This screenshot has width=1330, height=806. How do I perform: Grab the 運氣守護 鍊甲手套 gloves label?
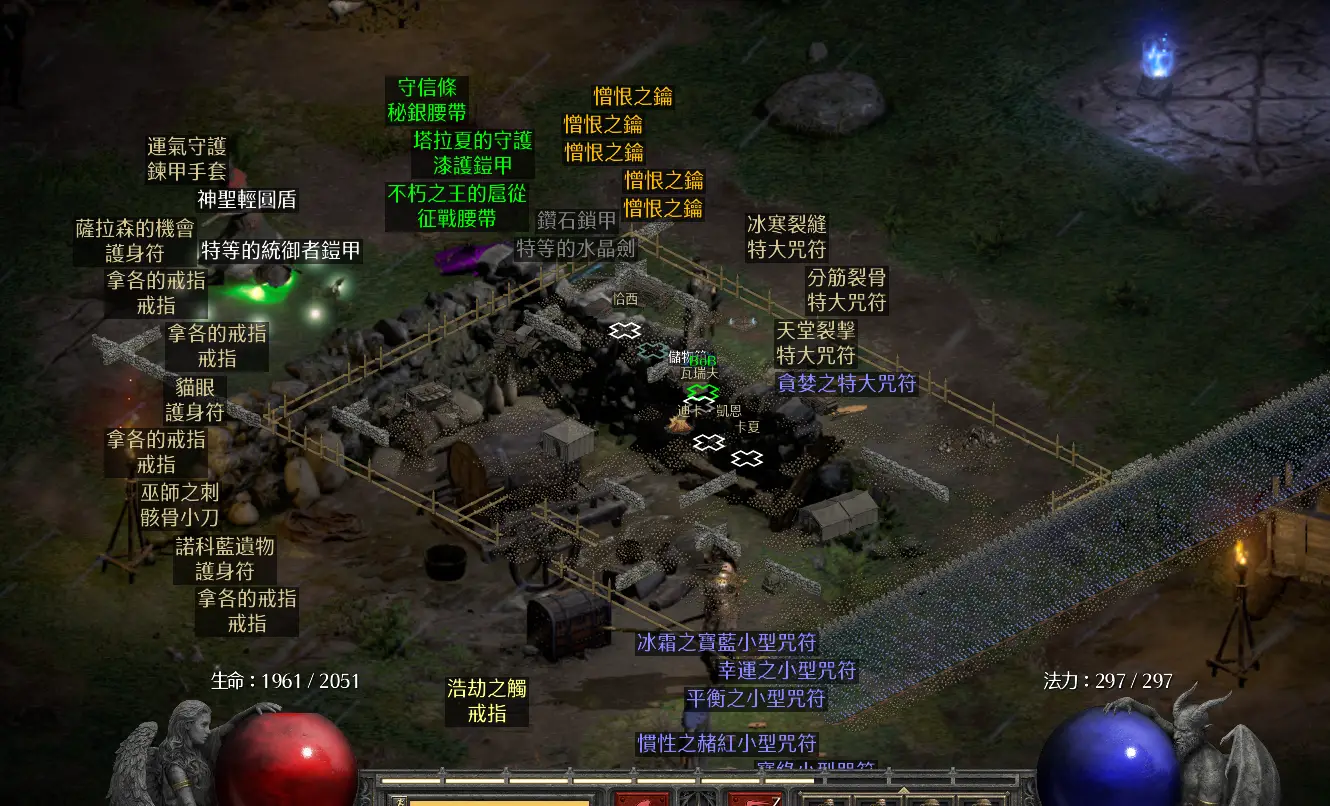point(187,159)
